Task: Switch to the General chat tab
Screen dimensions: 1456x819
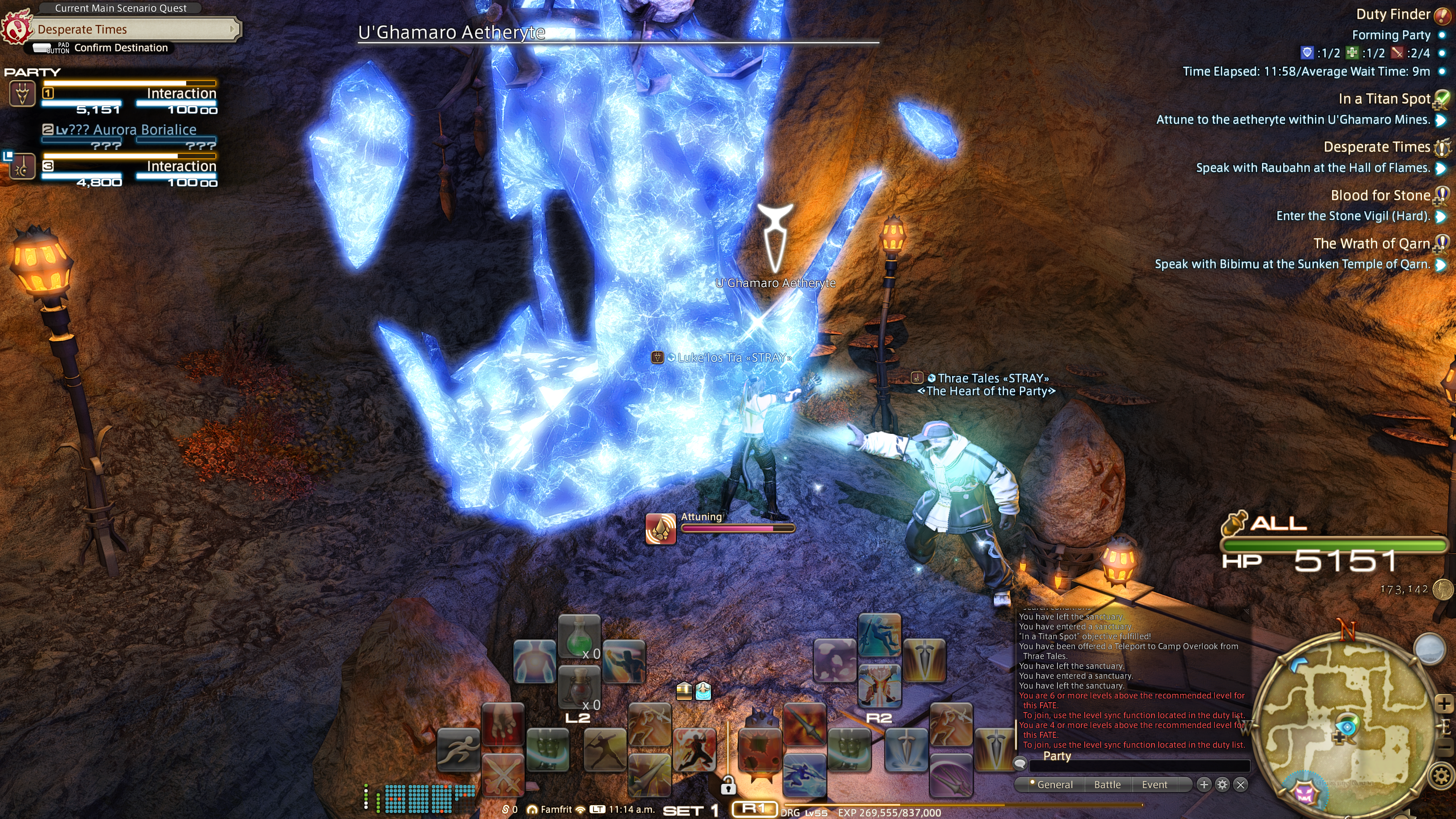Action: pos(1054,784)
